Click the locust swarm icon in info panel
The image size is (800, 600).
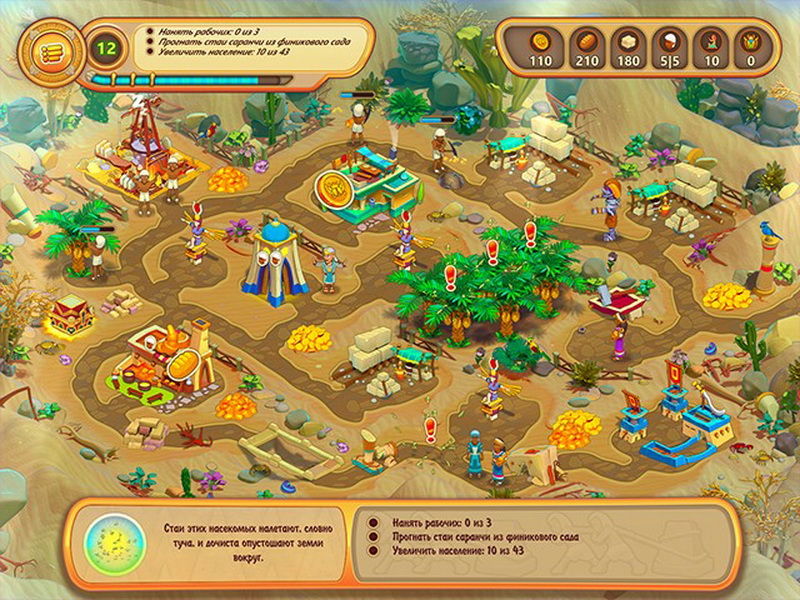[x=116, y=544]
